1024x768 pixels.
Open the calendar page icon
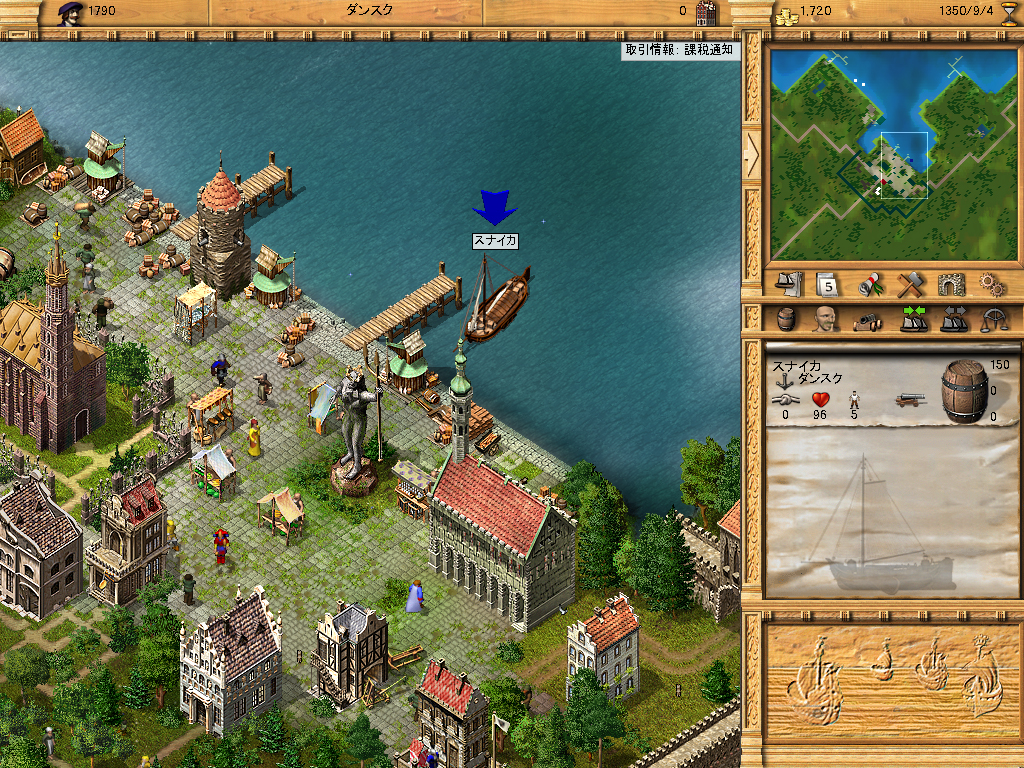point(826,284)
